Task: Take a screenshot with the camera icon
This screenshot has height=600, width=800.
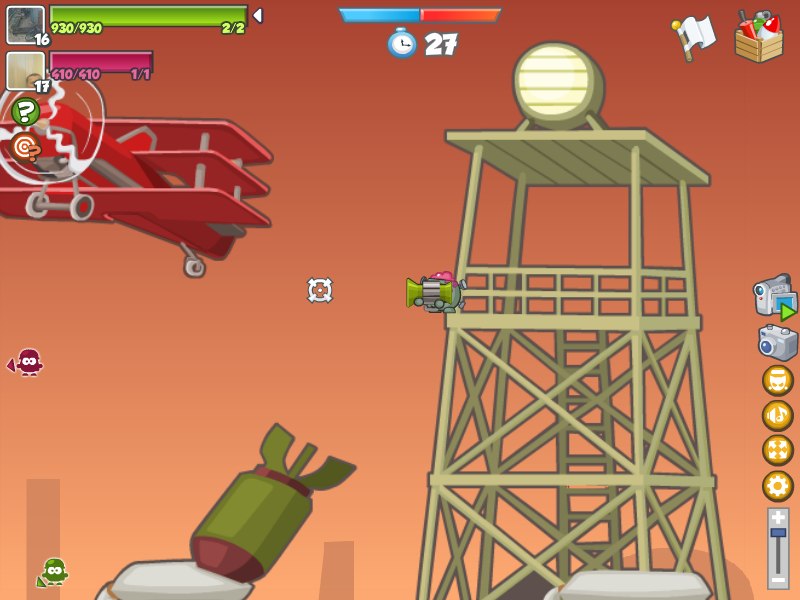Action: pyautogui.click(x=778, y=342)
